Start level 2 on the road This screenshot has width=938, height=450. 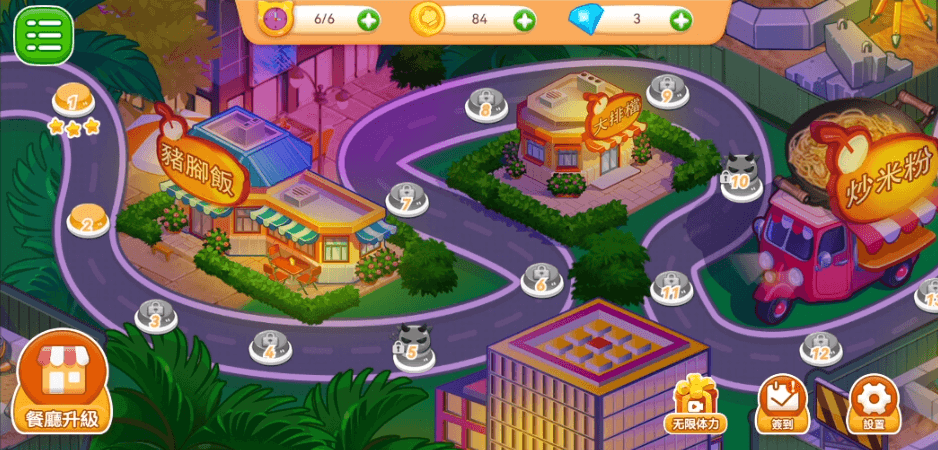[x=88, y=220]
